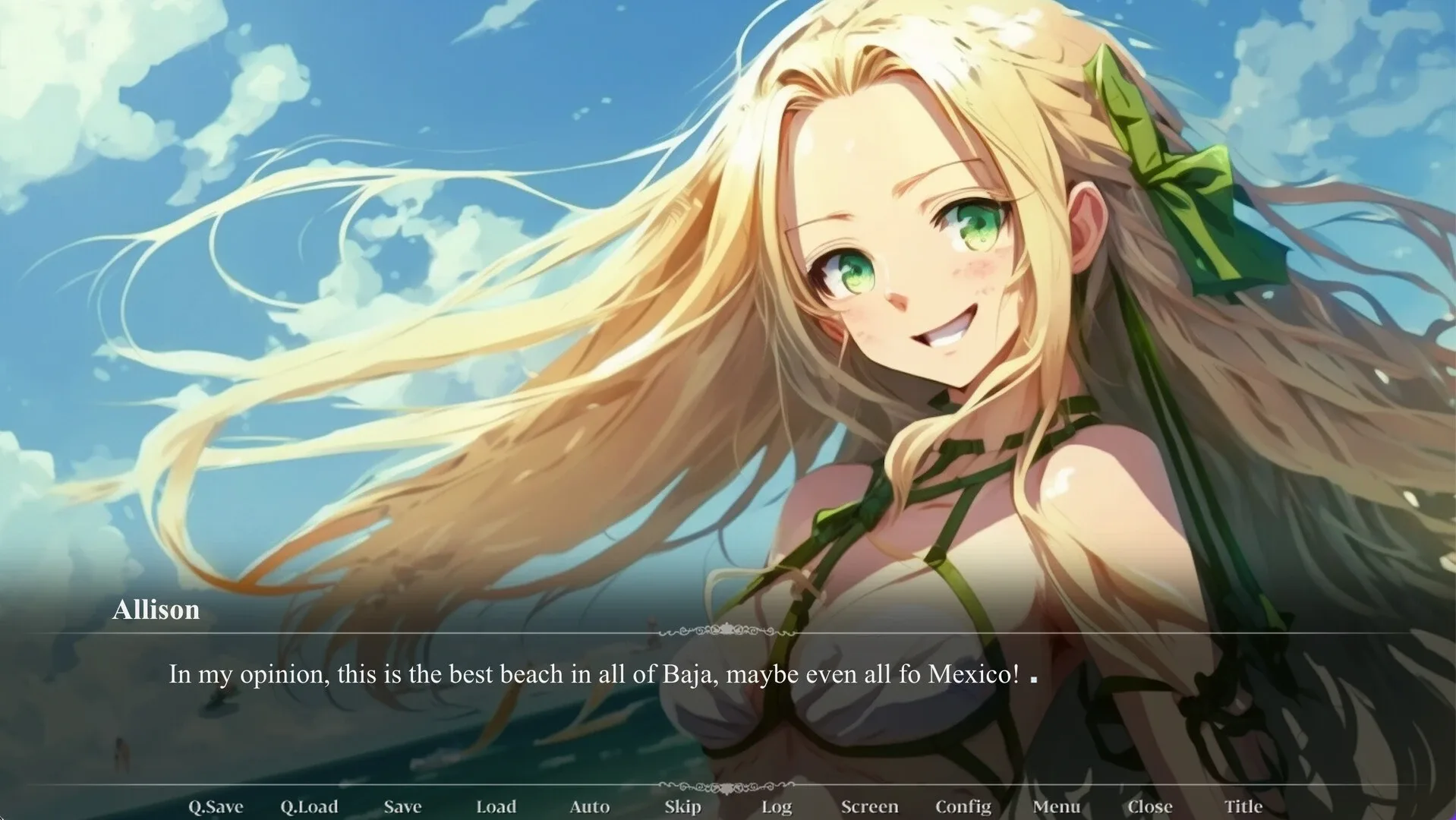Capture a screenshot using Screen
This screenshot has height=820, width=1456.
pyautogui.click(x=870, y=806)
